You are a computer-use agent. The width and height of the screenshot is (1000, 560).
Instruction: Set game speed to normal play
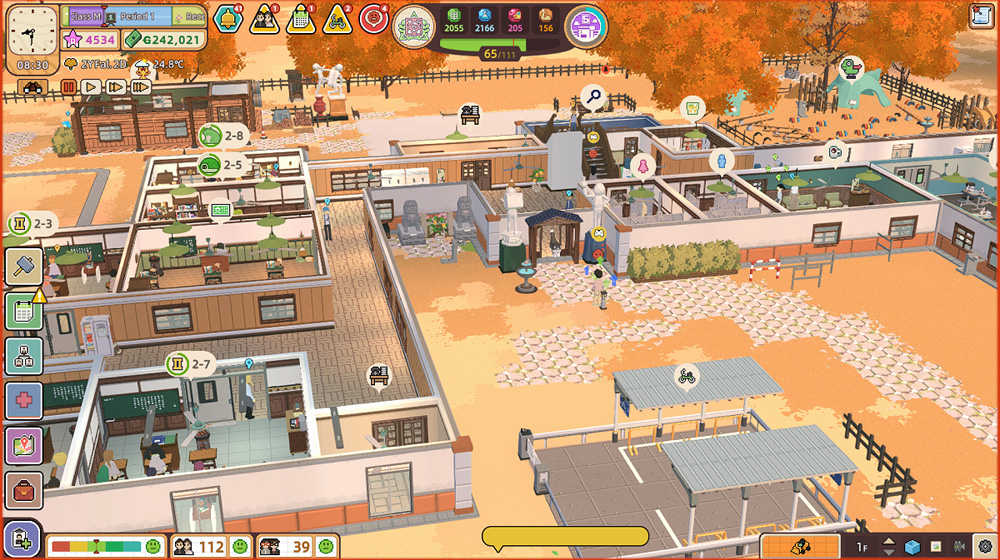tap(92, 87)
